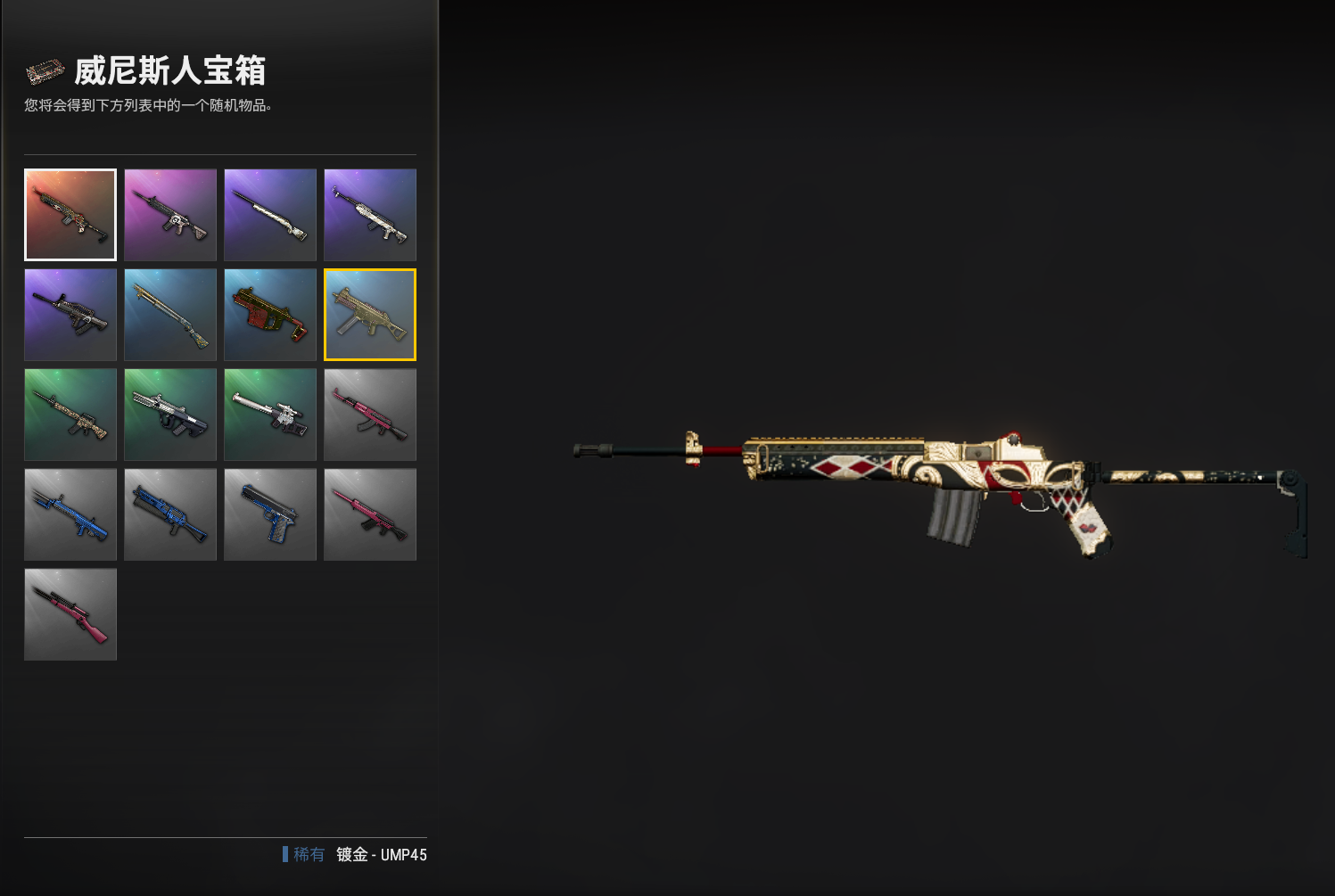Preview the red and gold Vector skin

270,315
